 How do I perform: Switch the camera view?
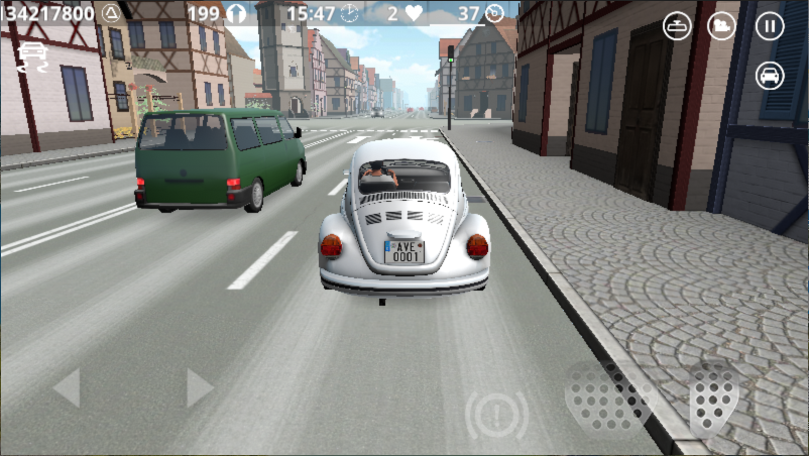[722, 26]
